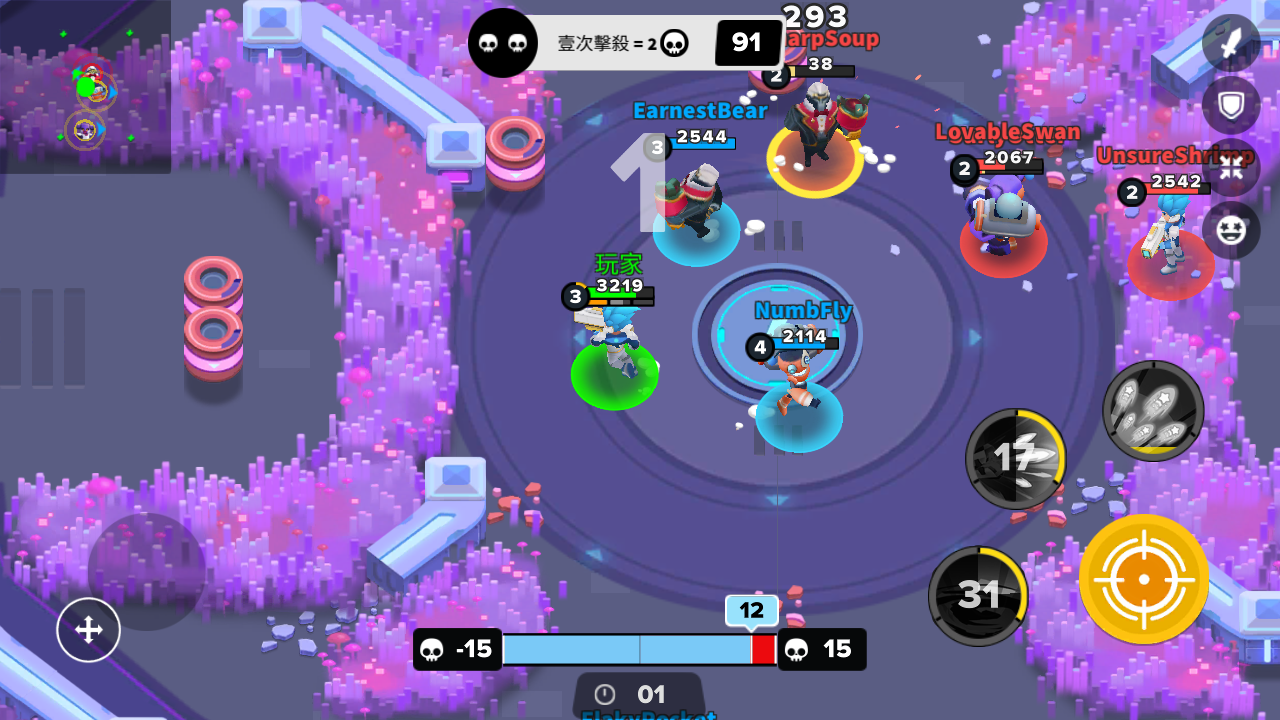The height and width of the screenshot is (720, 1280).
Task: Tap the kill-streak skull banner showing 91
Action: point(748,42)
